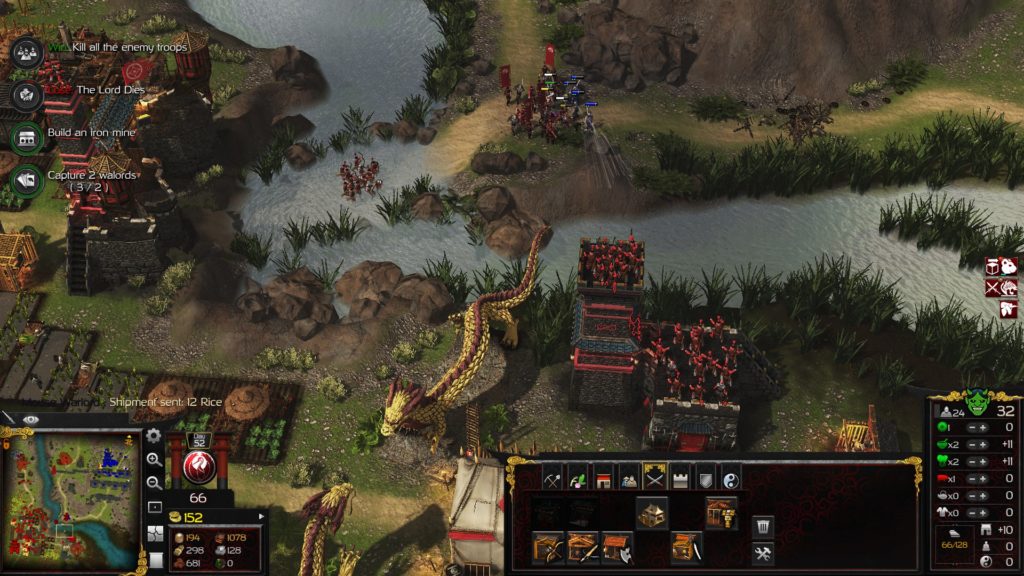Open the Kill all enemy troops objective

pos(27,49)
